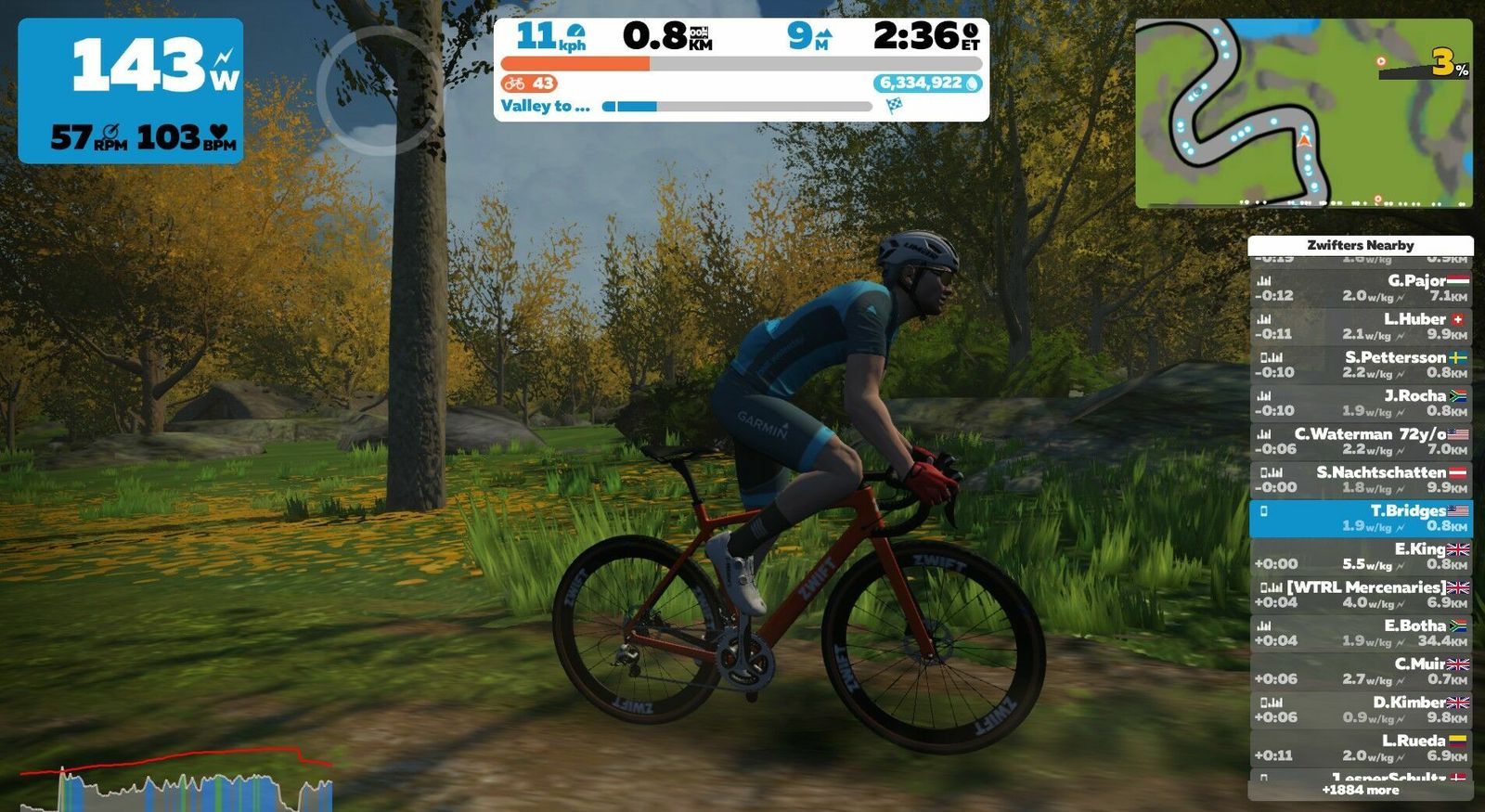Click J.Rocha's row in Zwifters Nearby
This screenshot has width=1485, height=812.
(1360, 403)
